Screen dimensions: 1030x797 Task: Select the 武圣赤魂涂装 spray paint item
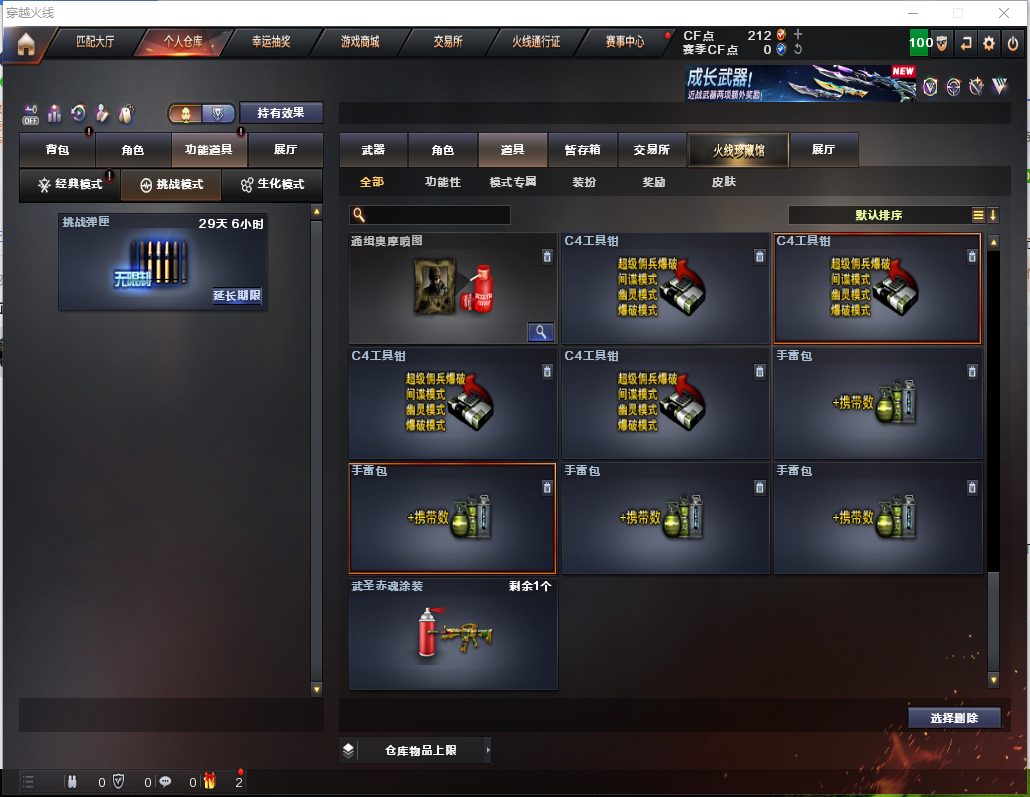[452, 633]
